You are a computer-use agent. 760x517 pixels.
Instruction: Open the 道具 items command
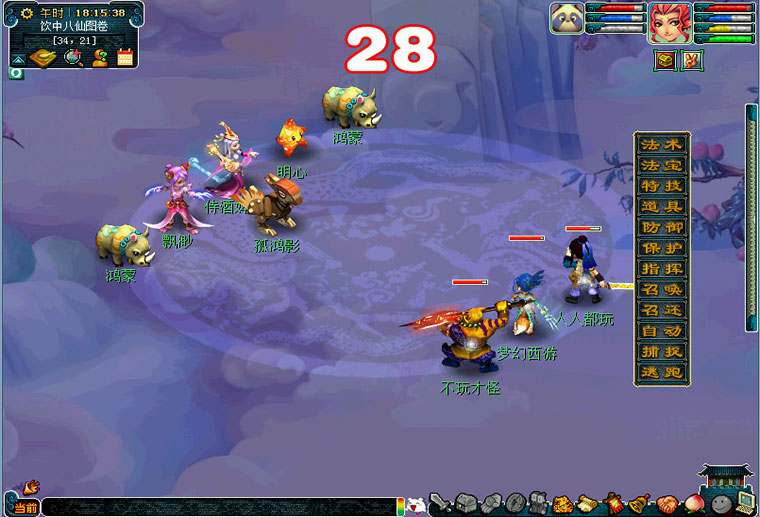point(661,207)
